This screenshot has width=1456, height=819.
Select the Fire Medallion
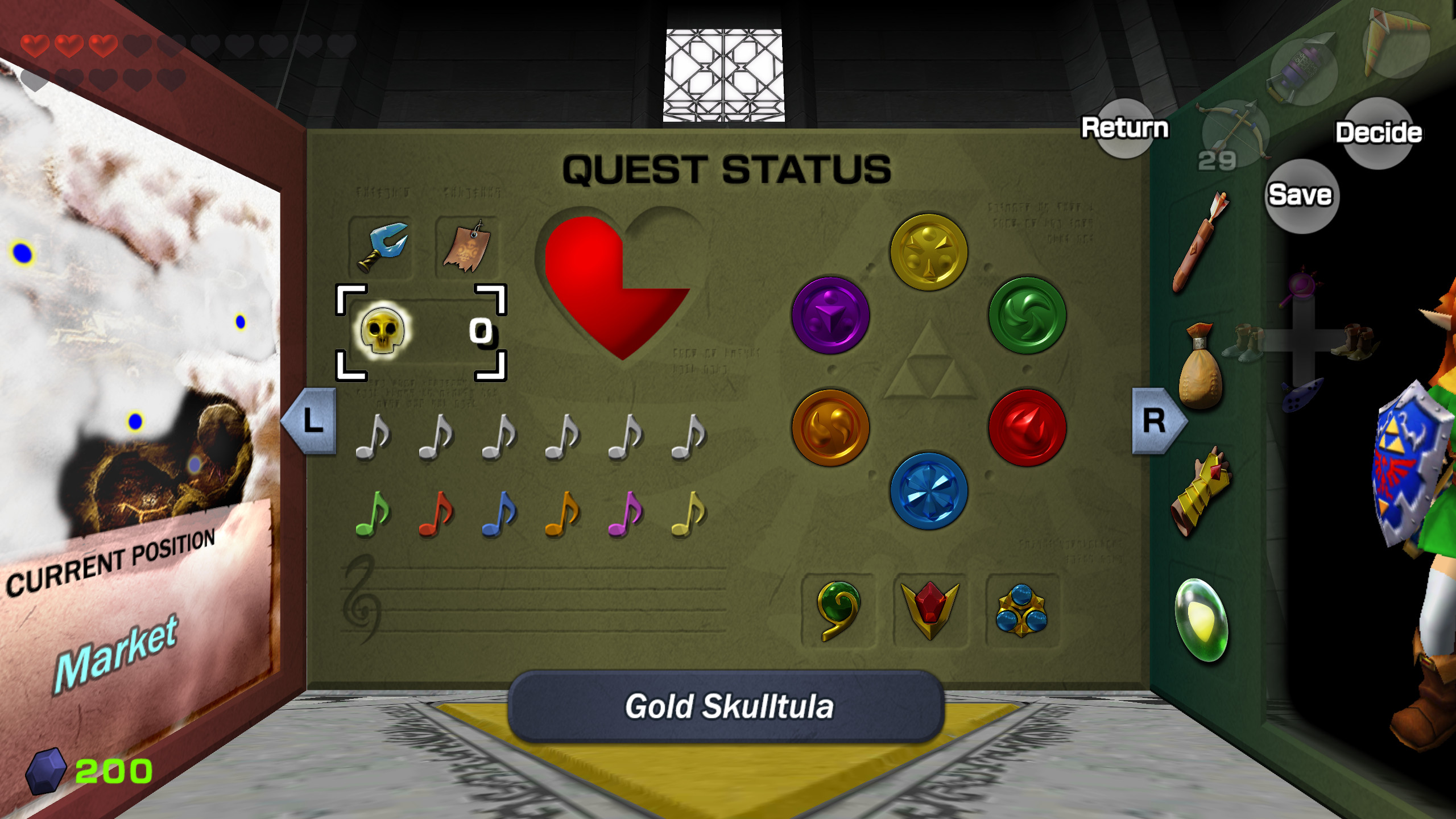pyautogui.click(x=1027, y=429)
